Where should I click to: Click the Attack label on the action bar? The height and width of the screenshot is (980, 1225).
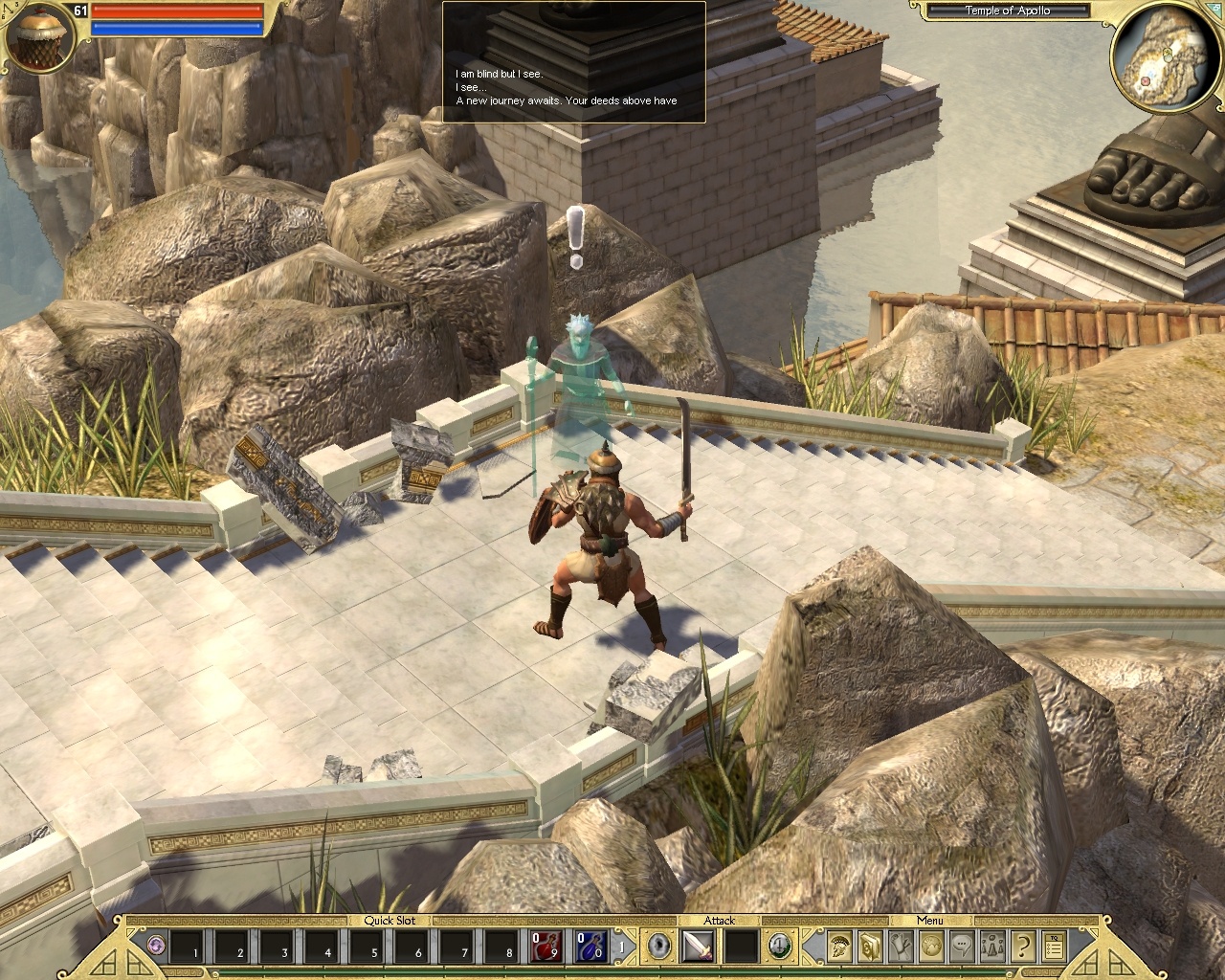(719, 920)
